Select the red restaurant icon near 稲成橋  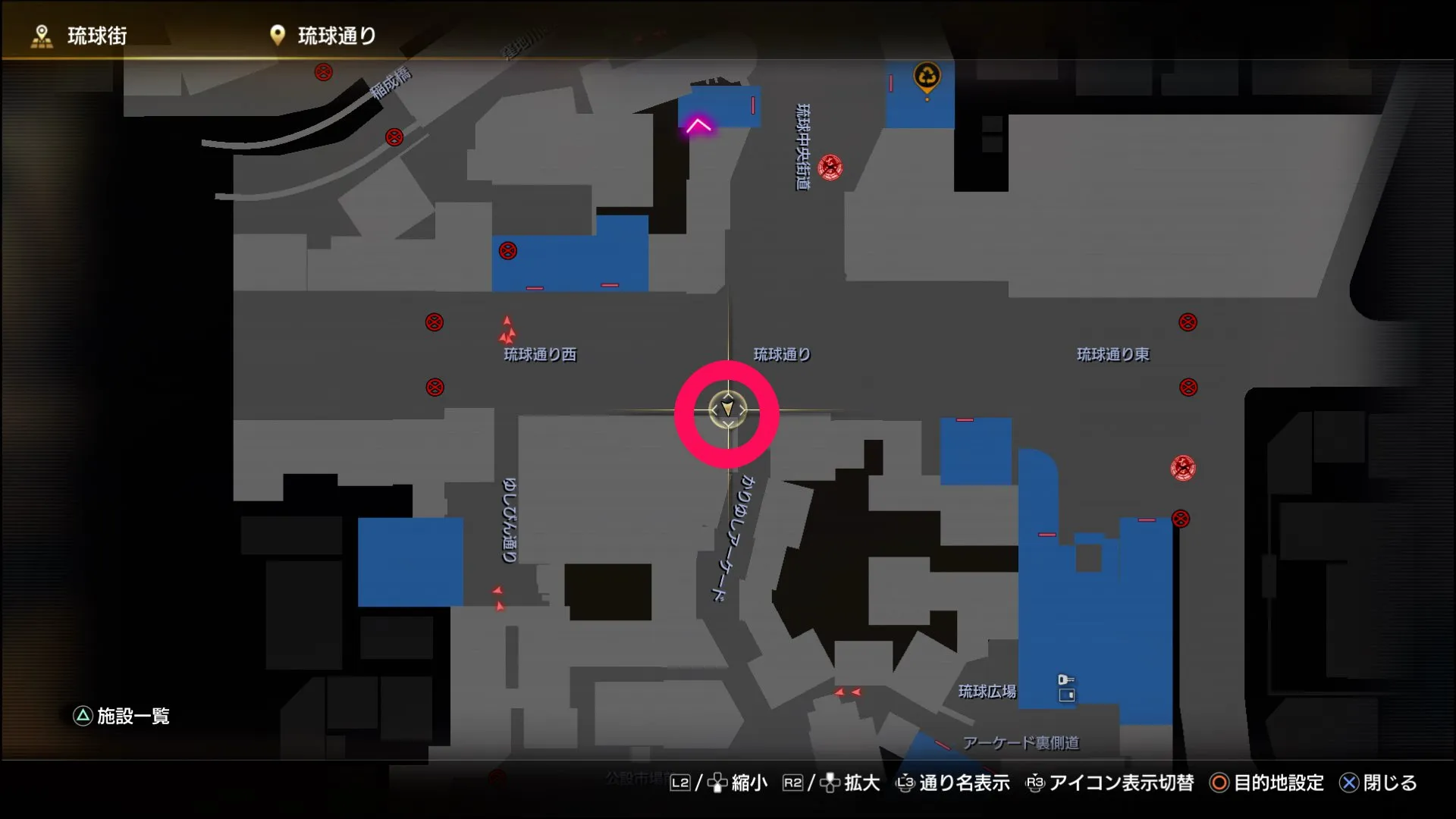(393, 136)
